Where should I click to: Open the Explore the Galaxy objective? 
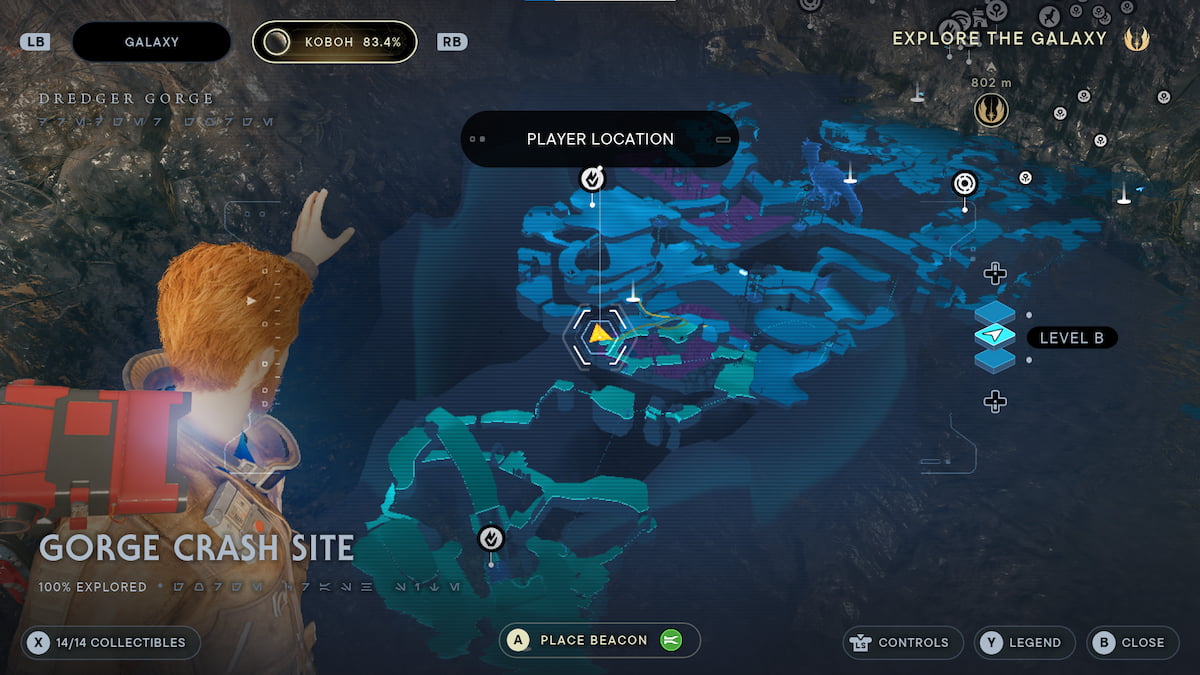(999, 38)
